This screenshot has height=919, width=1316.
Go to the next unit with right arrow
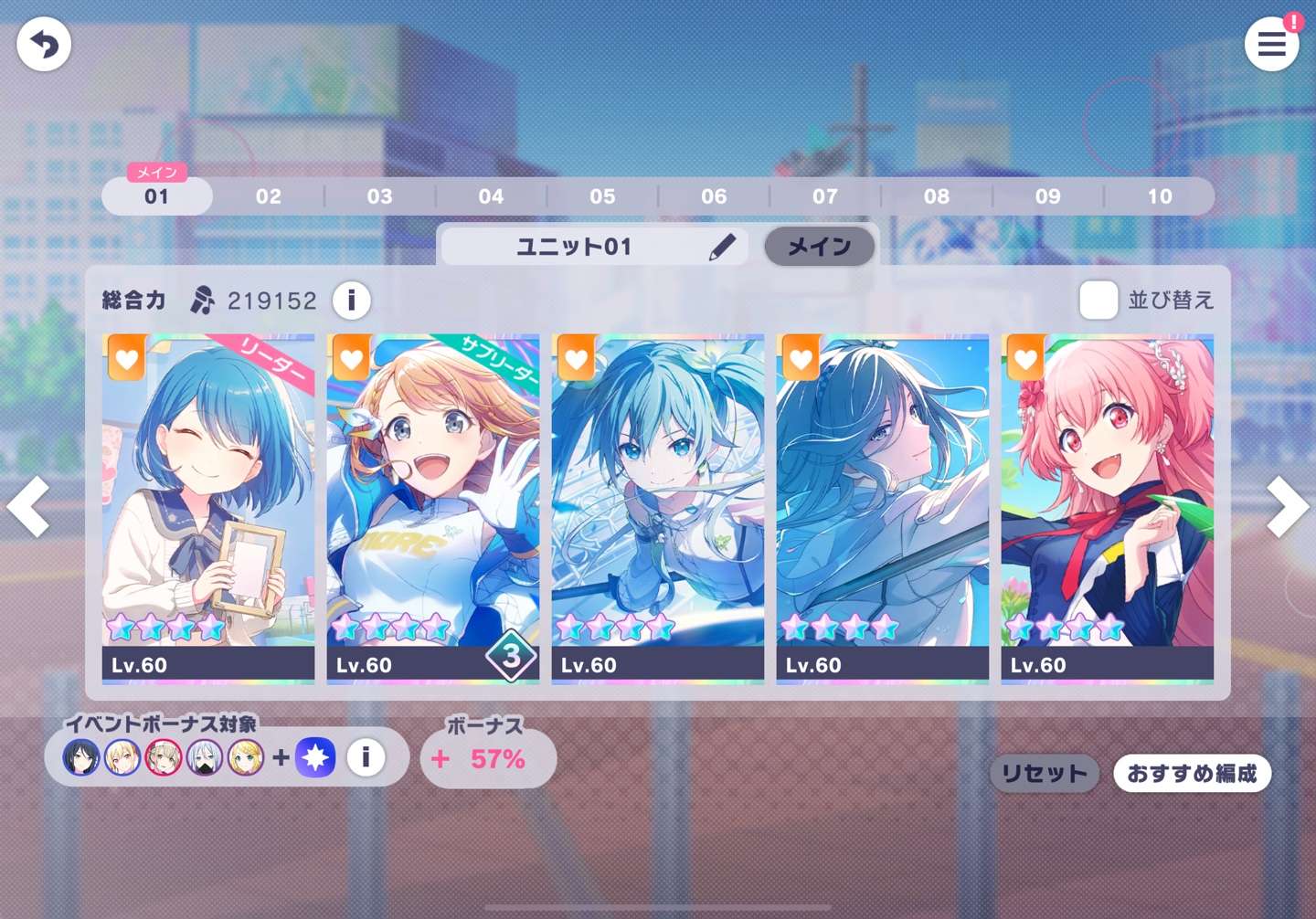(1287, 506)
